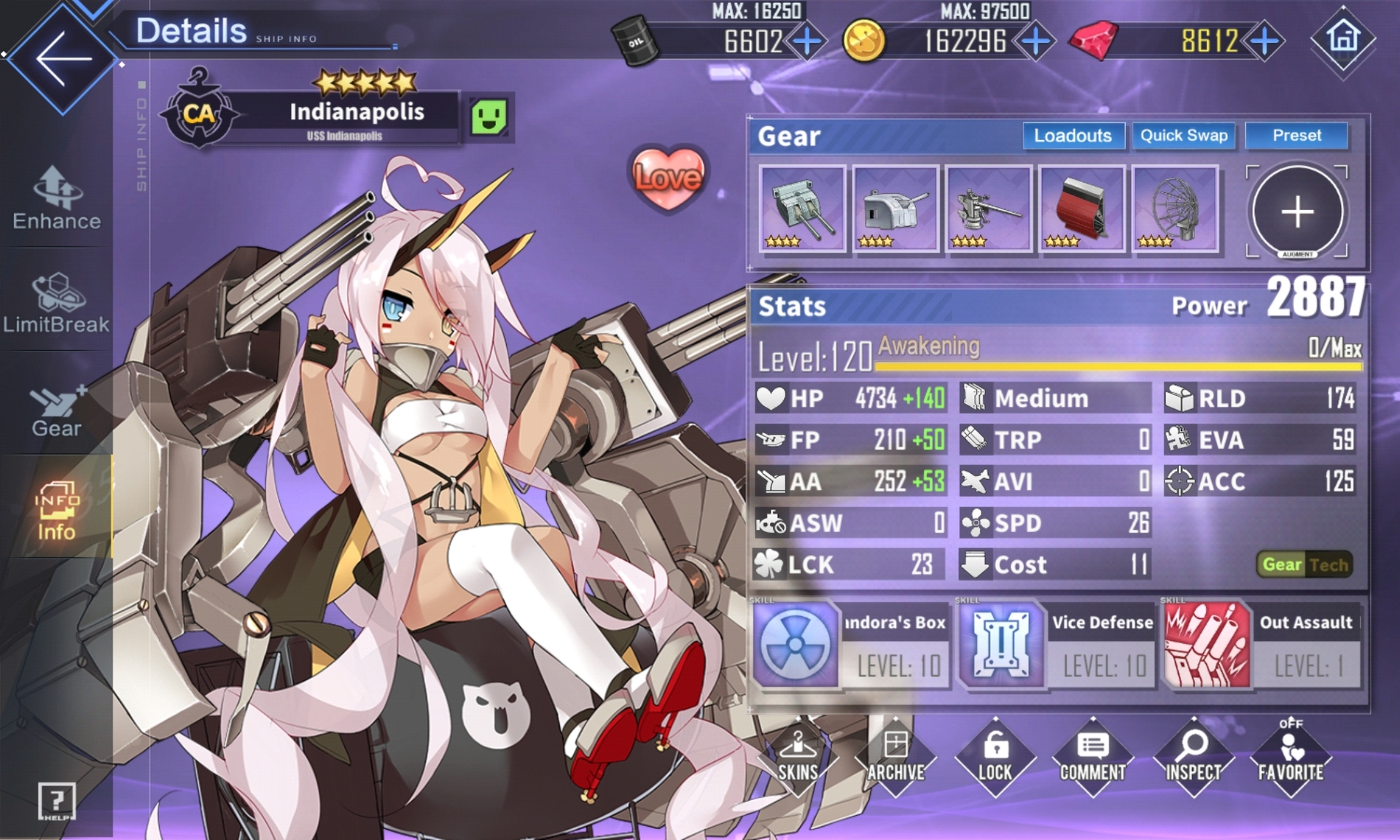1400x840 pixels.
Task: Activate Quick Swap for gear
Action: 1183,136
